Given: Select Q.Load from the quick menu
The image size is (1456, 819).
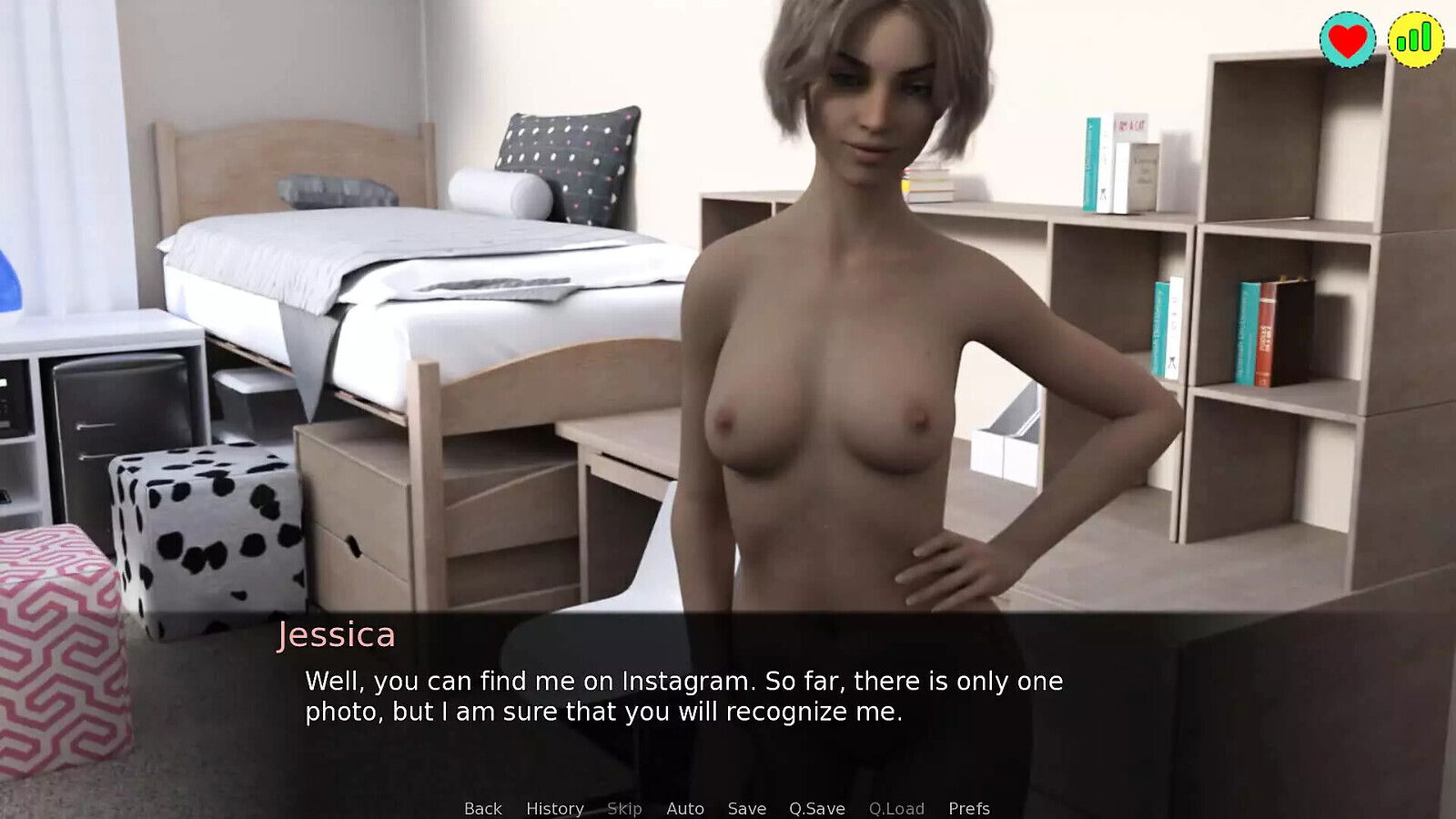Looking at the screenshot, I should point(897,808).
